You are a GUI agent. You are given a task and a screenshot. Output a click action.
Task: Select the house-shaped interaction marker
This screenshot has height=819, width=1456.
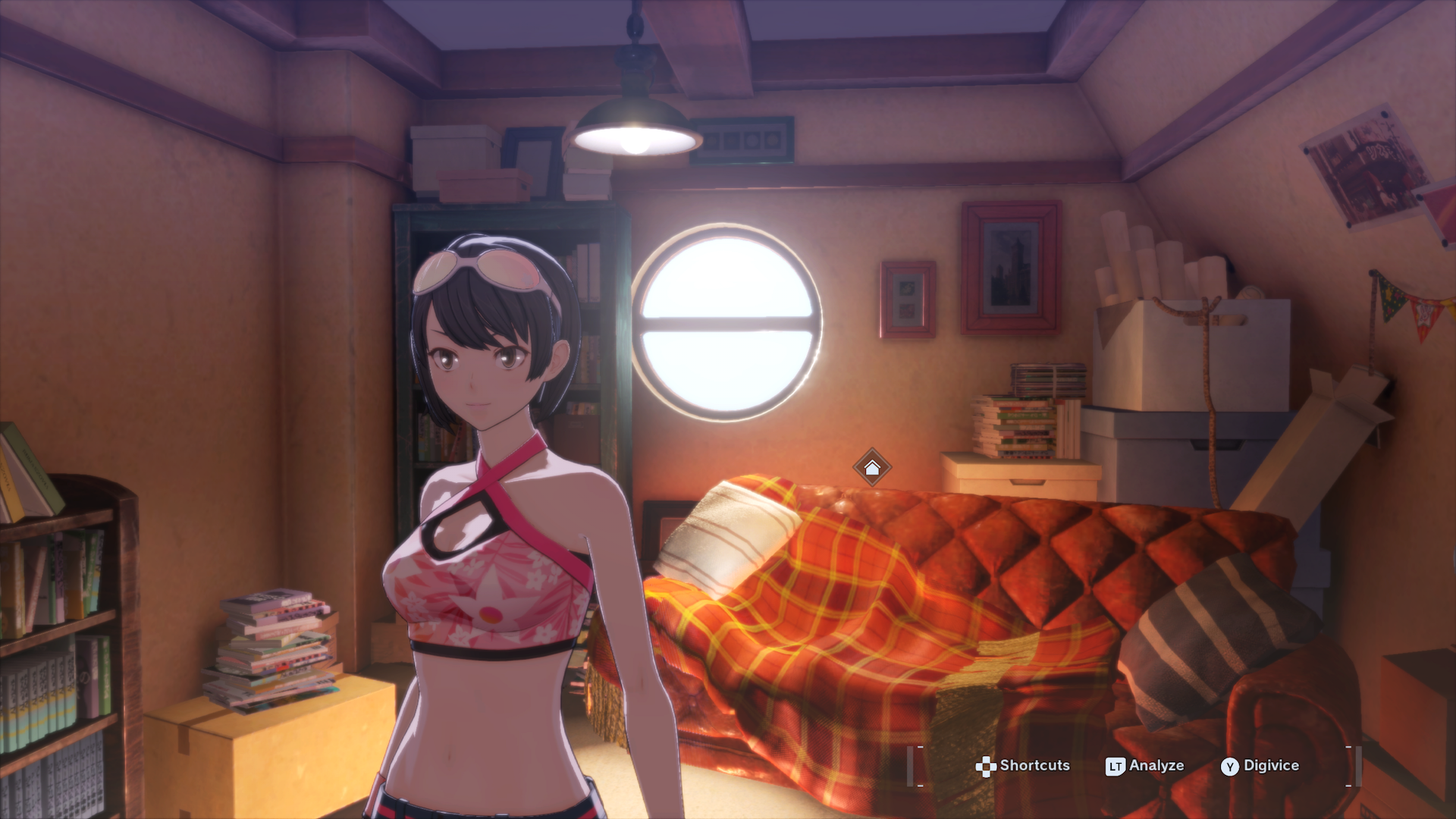point(871,468)
